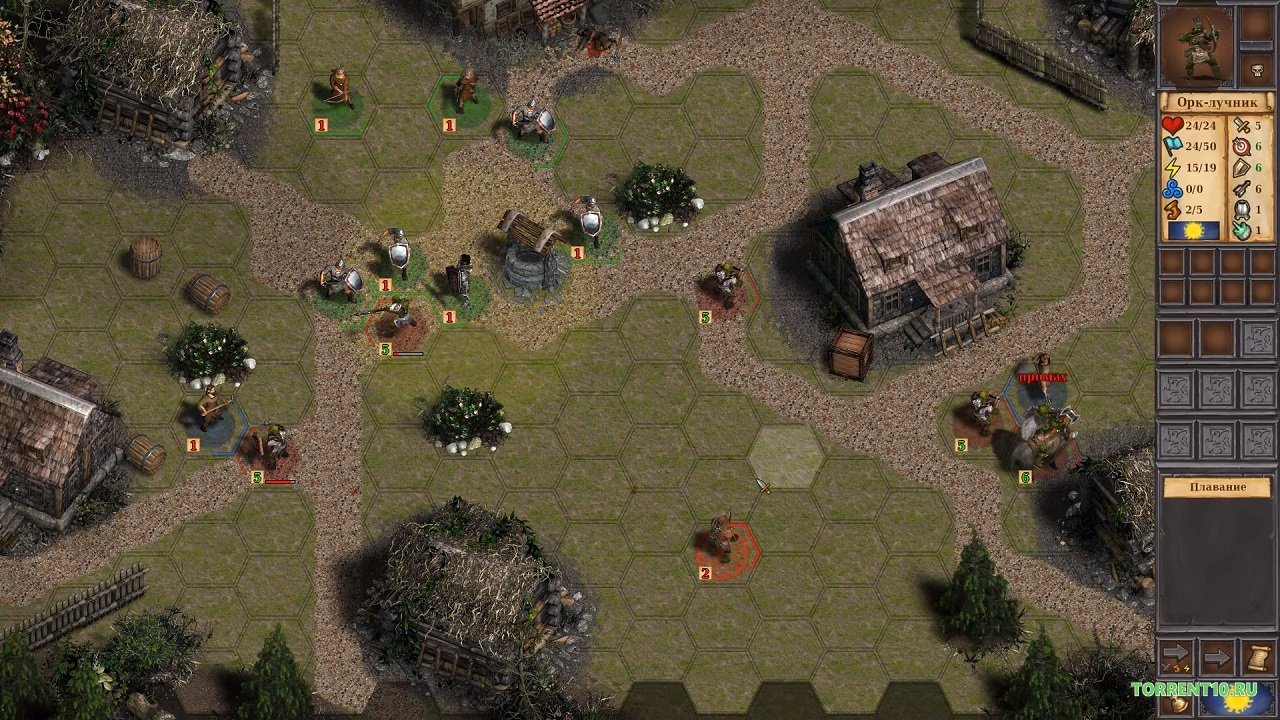Open the battle log scroll icon
This screenshot has width=1280, height=720.
click(x=1258, y=658)
